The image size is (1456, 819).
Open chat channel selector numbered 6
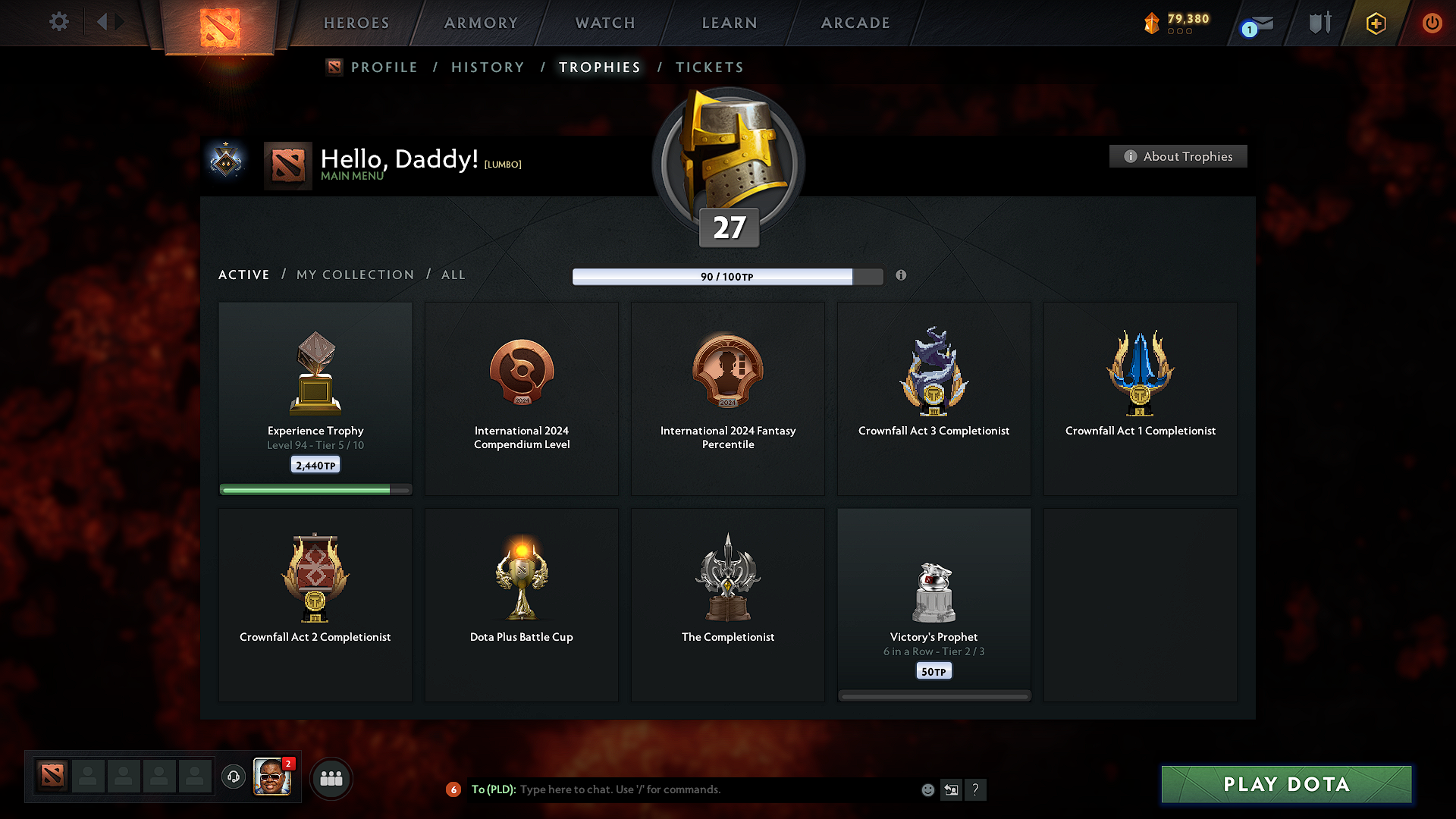coord(454,789)
